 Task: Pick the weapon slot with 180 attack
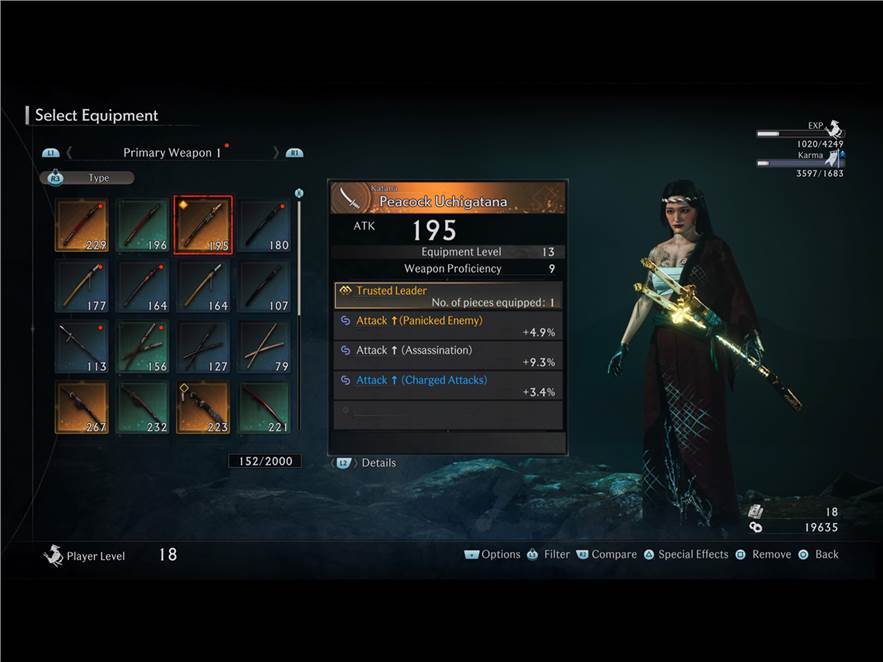265,225
